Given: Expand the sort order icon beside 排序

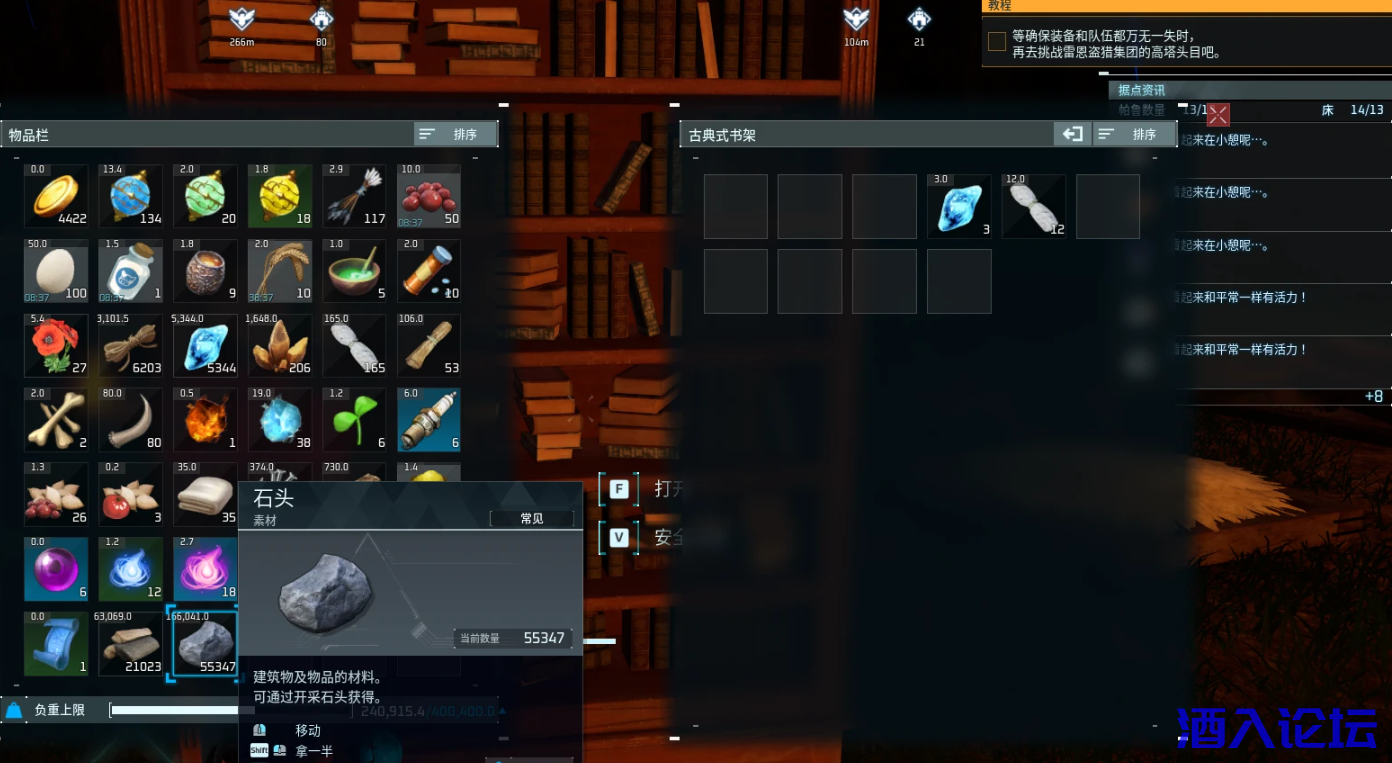Looking at the screenshot, I should [x=429, y=133].
